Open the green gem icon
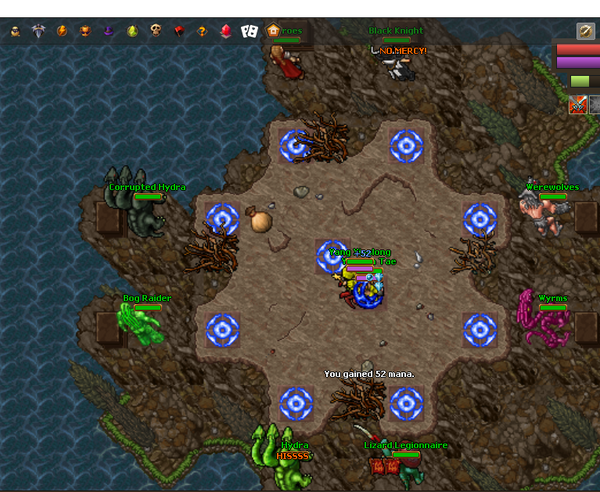600x492 pixels. [x=133, y=31]
